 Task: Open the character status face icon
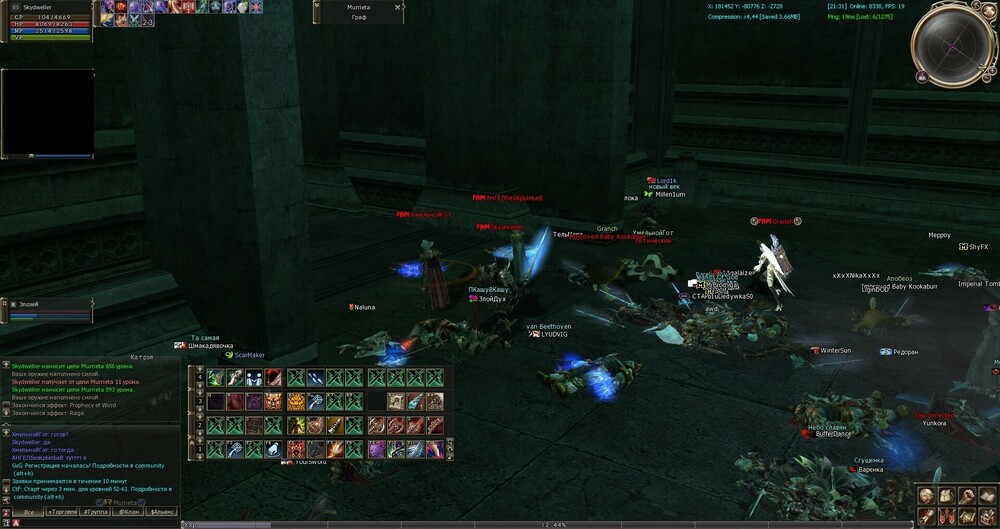pyautogui.click(x=926, y=496)
